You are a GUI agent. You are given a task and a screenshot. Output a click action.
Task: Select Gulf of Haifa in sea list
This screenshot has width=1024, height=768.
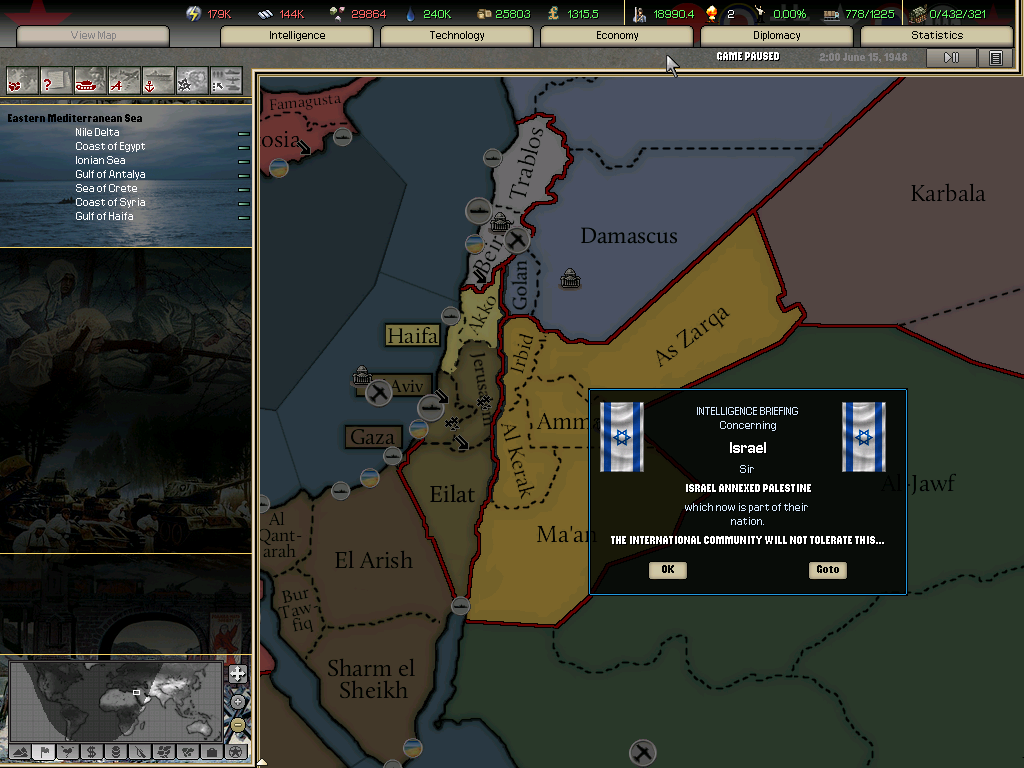tap(104, 216)
